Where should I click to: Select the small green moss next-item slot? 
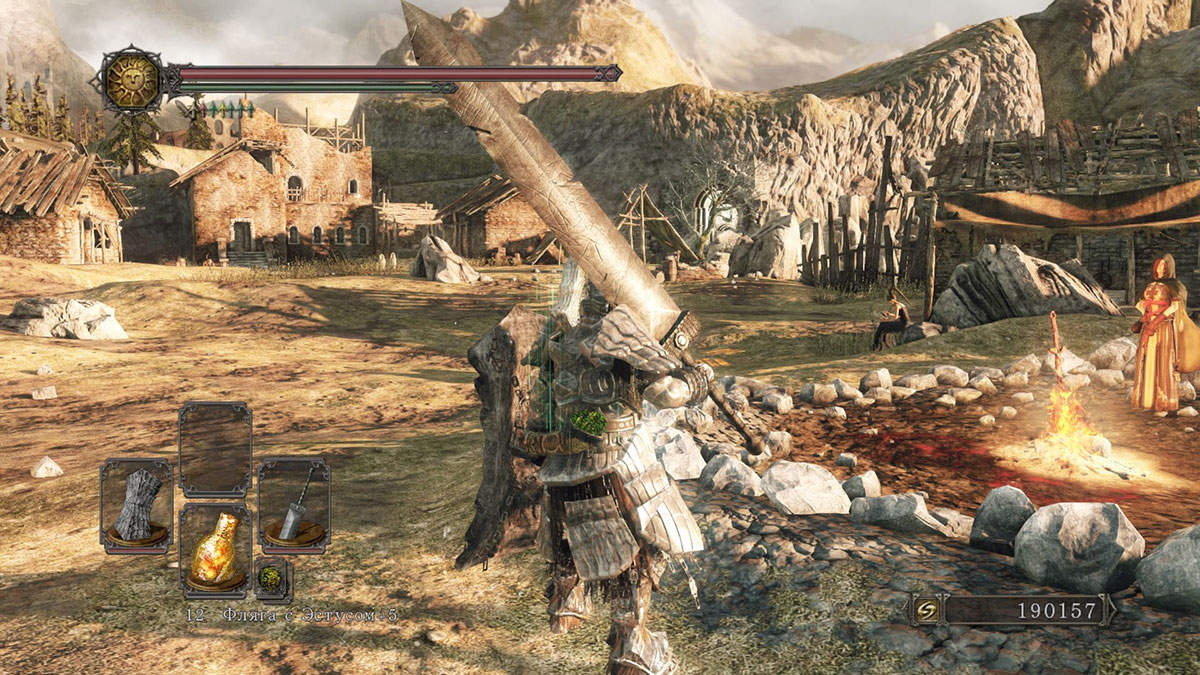coord(272,578)
